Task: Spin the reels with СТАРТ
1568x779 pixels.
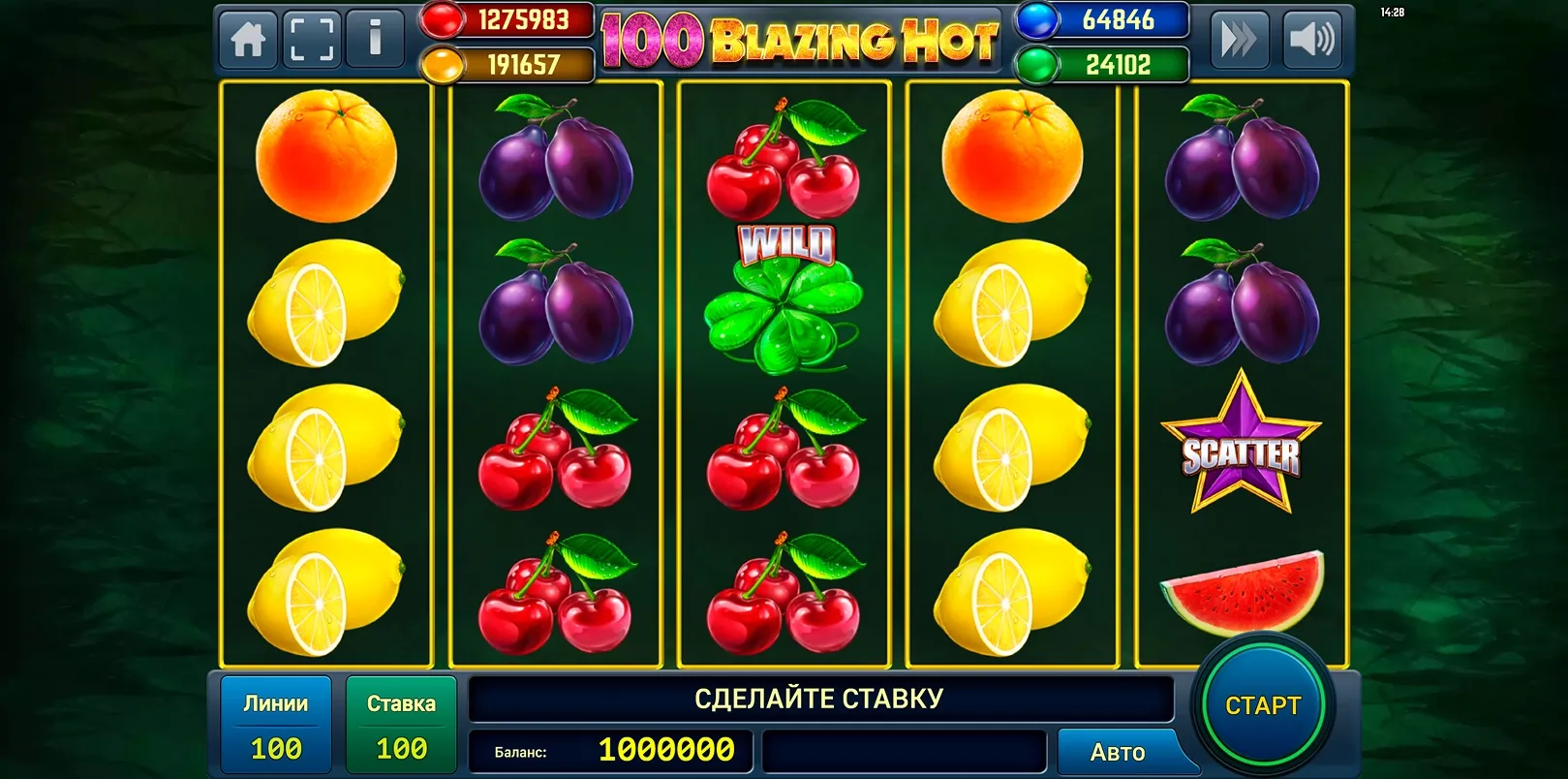Action: click(1262, 705)
